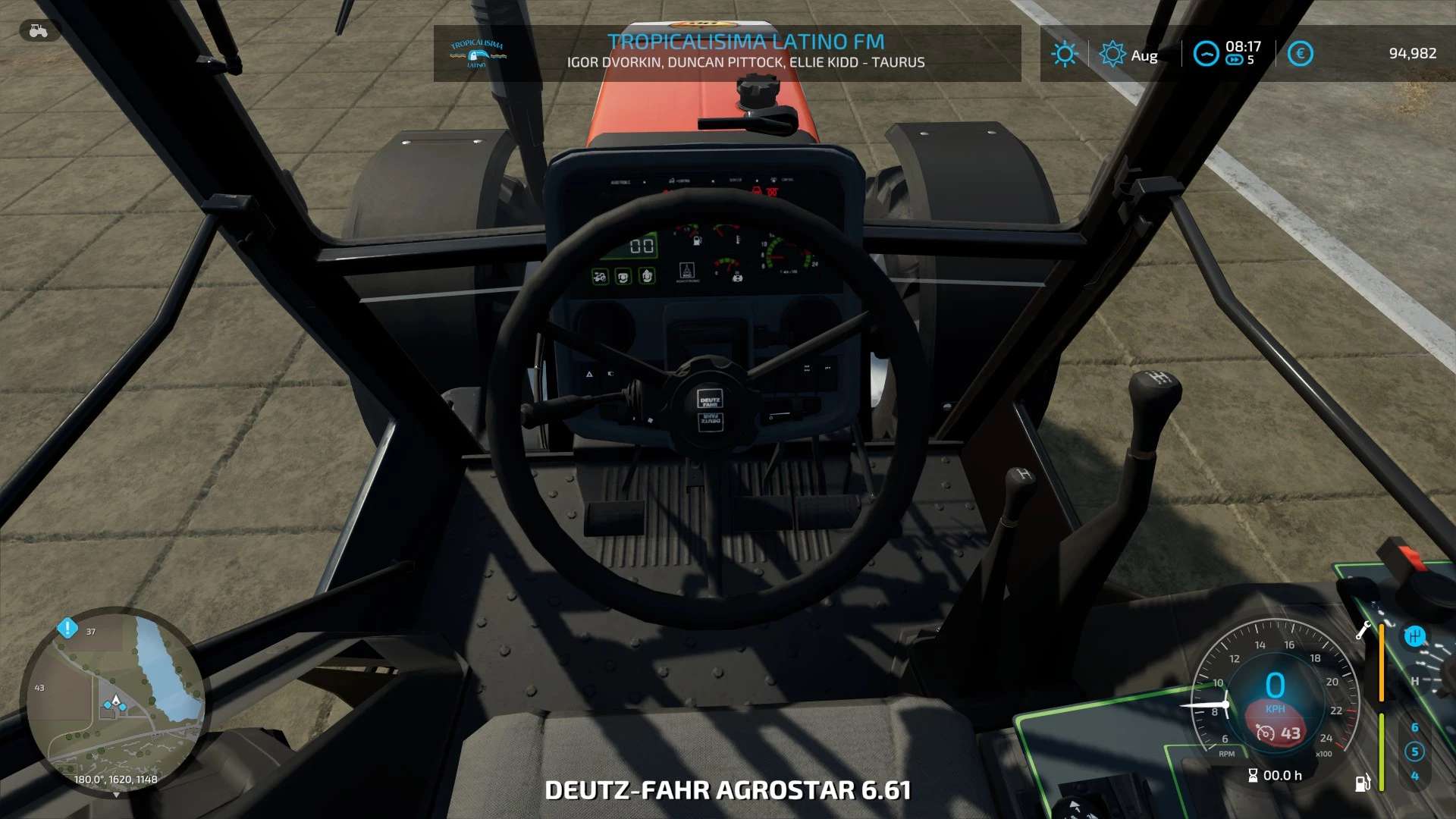Click the H range indicator on the dash

point(1414,682)
